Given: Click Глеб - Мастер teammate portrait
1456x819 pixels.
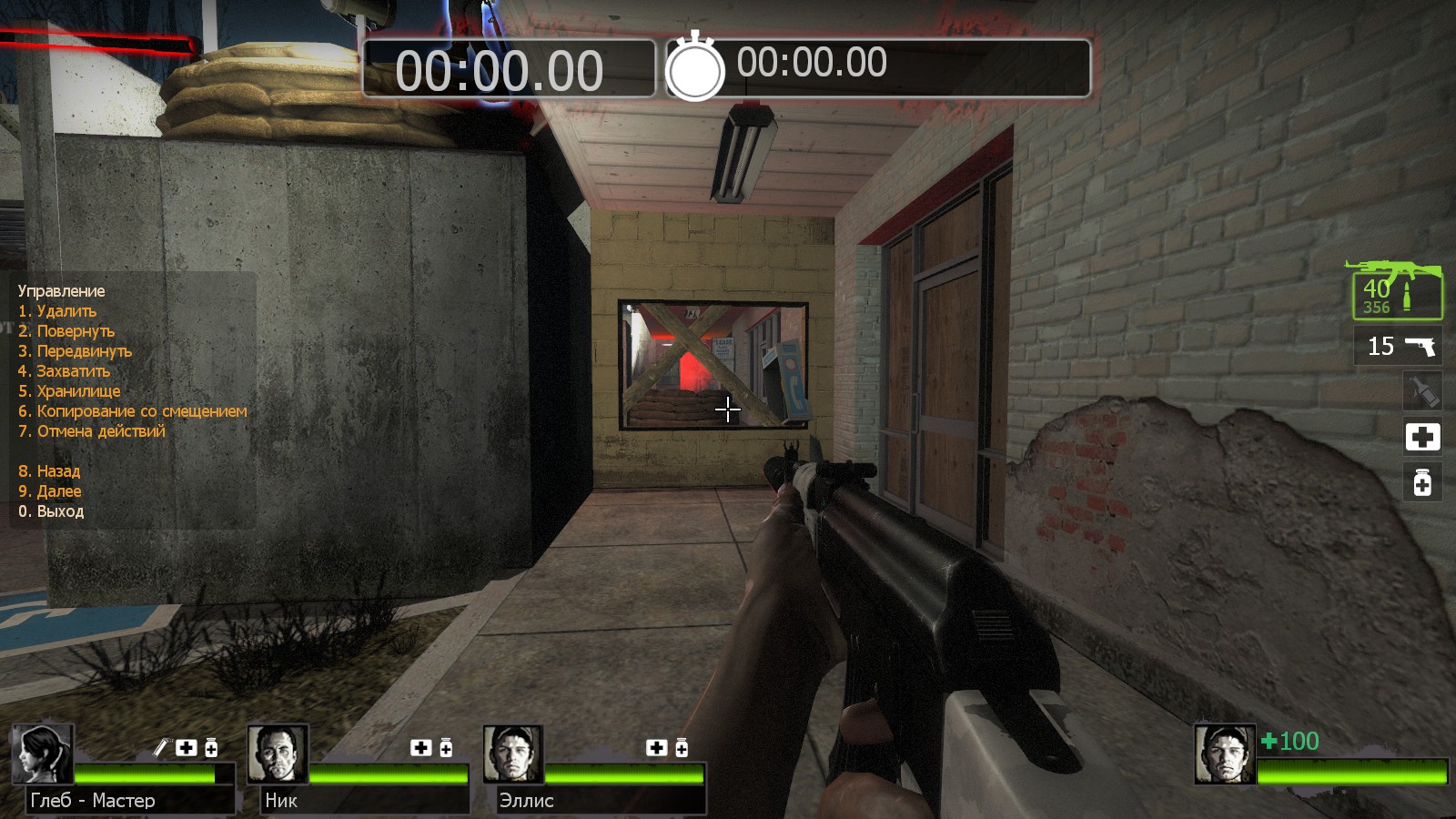Looking at the screenshot, I should 42,753.
